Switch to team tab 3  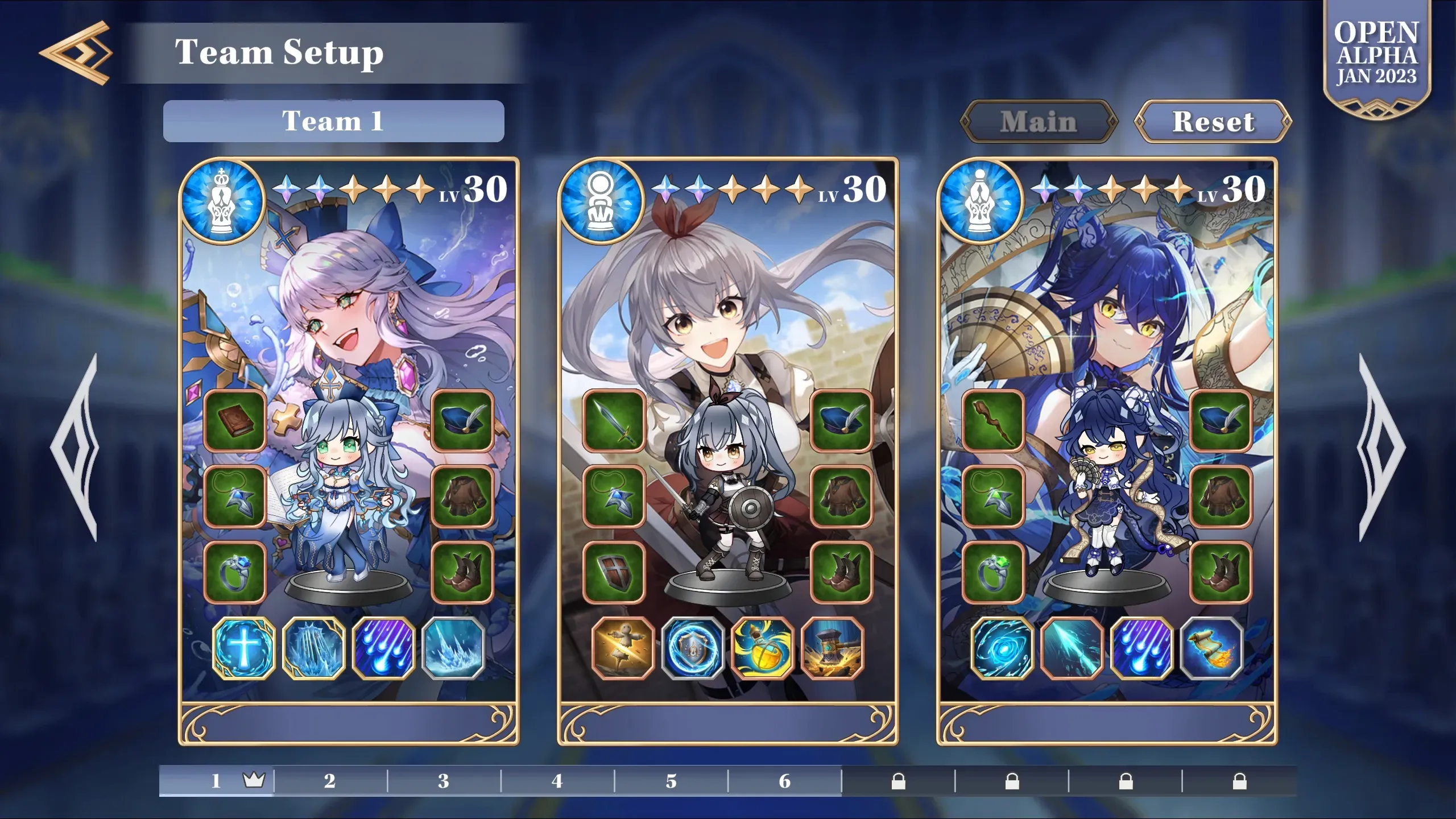[444, 781]
